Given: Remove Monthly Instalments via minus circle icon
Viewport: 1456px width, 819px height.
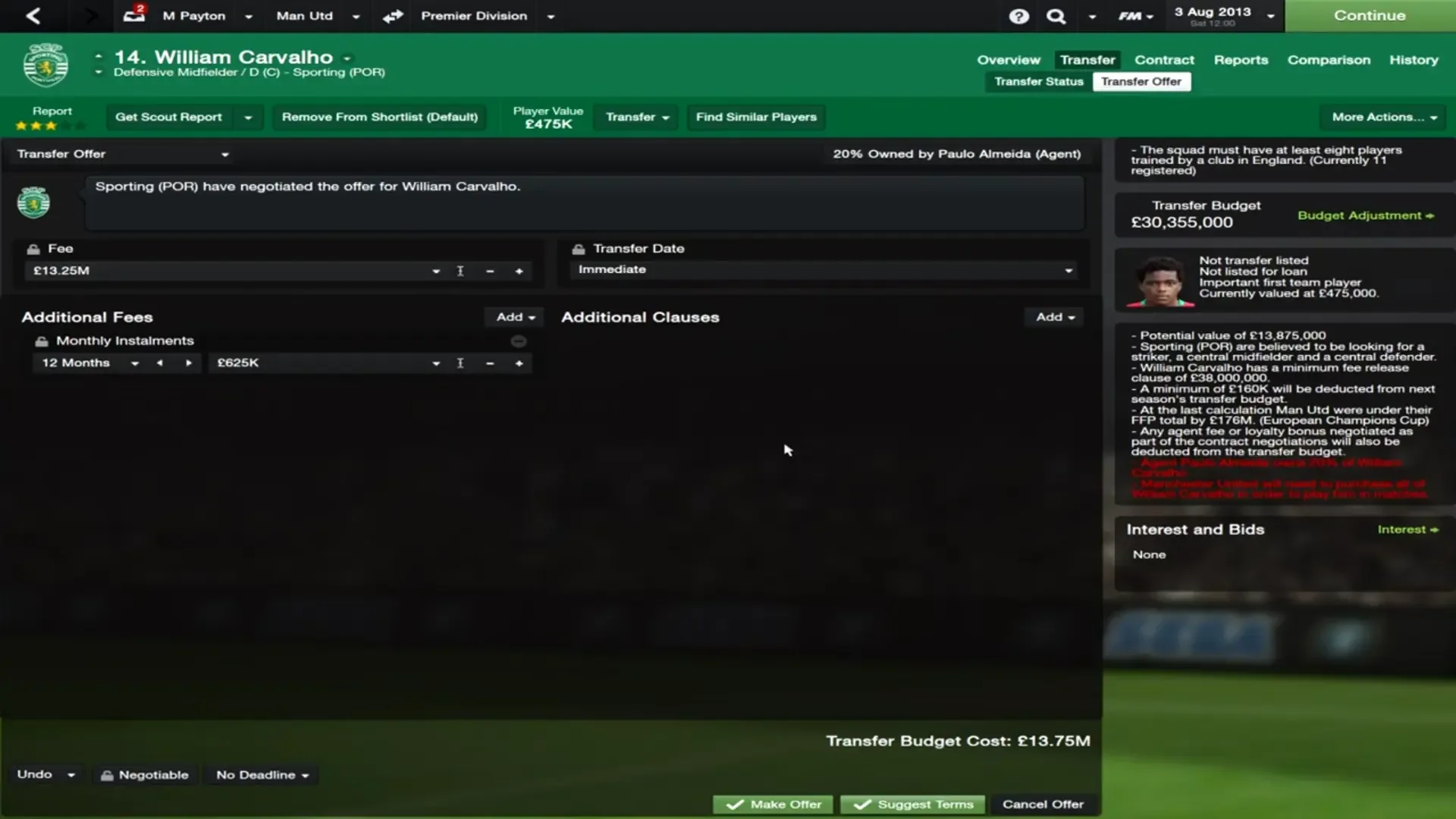Looking at the screenshot, I should tap(519, 341).
